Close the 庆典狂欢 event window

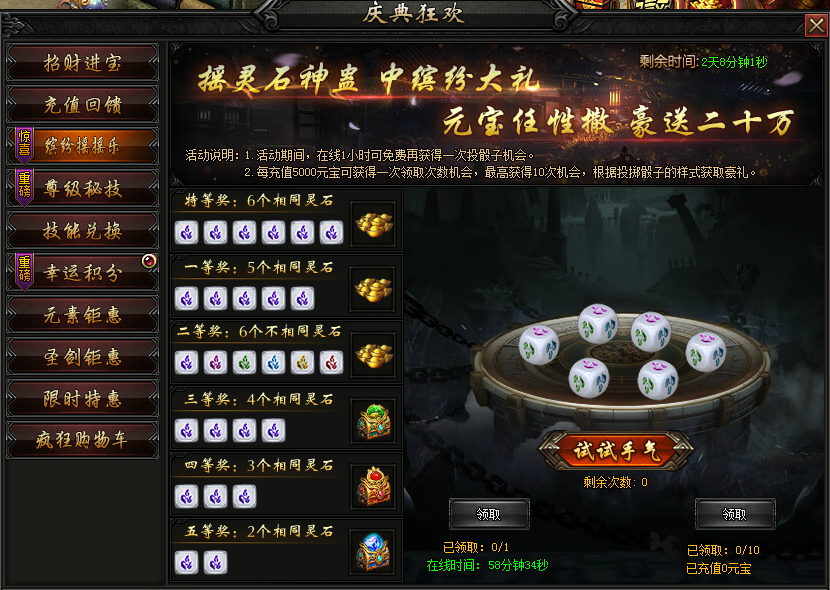coord(816,27)
